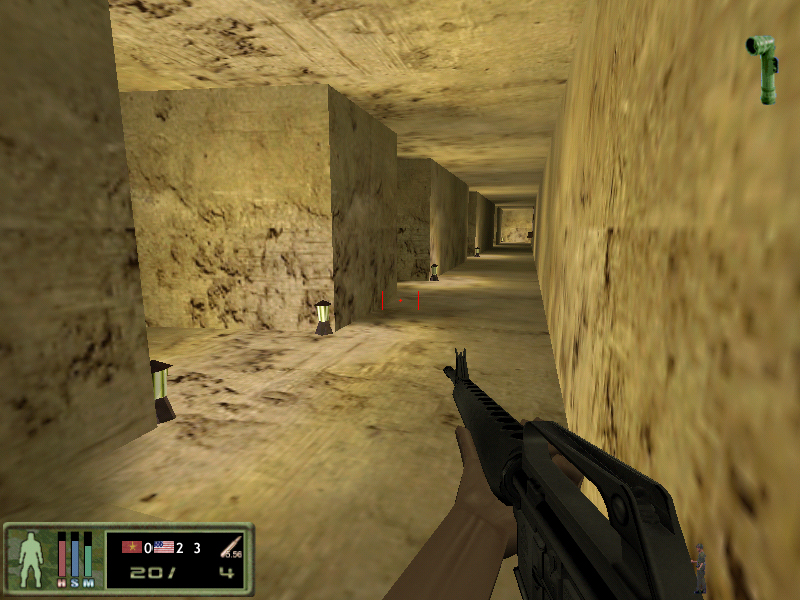Click the green flashlight icon

pos(765,68)
